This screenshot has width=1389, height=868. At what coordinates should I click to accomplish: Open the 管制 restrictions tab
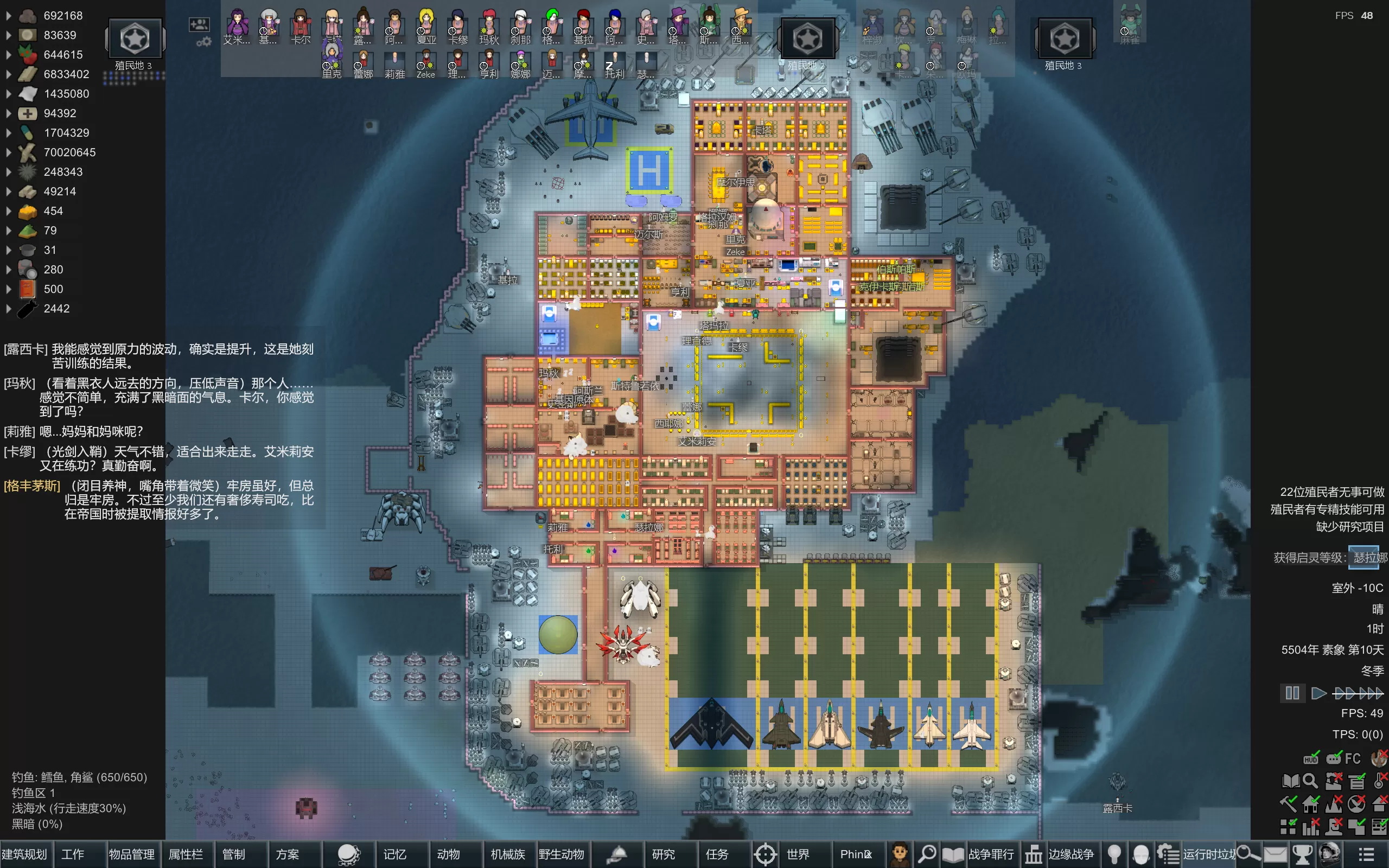tap(234, 854)
